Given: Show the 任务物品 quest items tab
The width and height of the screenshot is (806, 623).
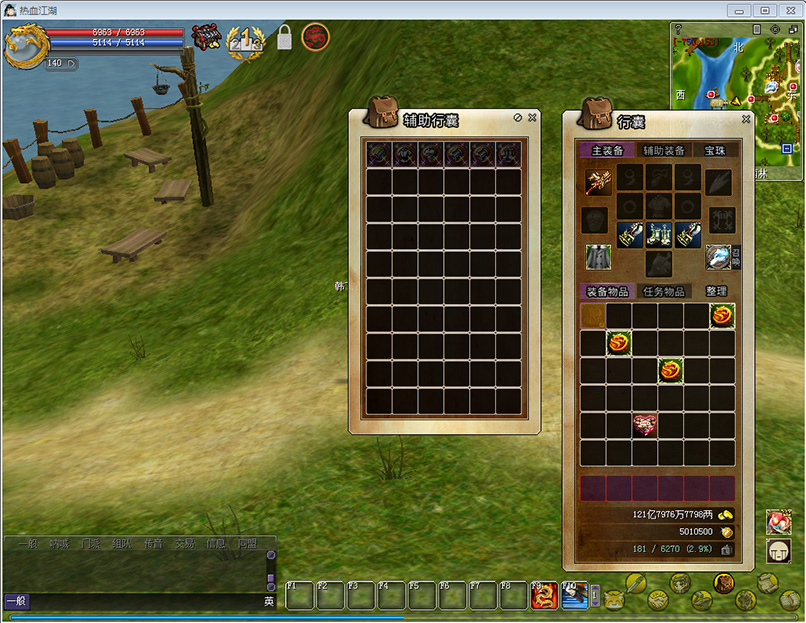Looking at the screenshot, I should tap(664, 291).
